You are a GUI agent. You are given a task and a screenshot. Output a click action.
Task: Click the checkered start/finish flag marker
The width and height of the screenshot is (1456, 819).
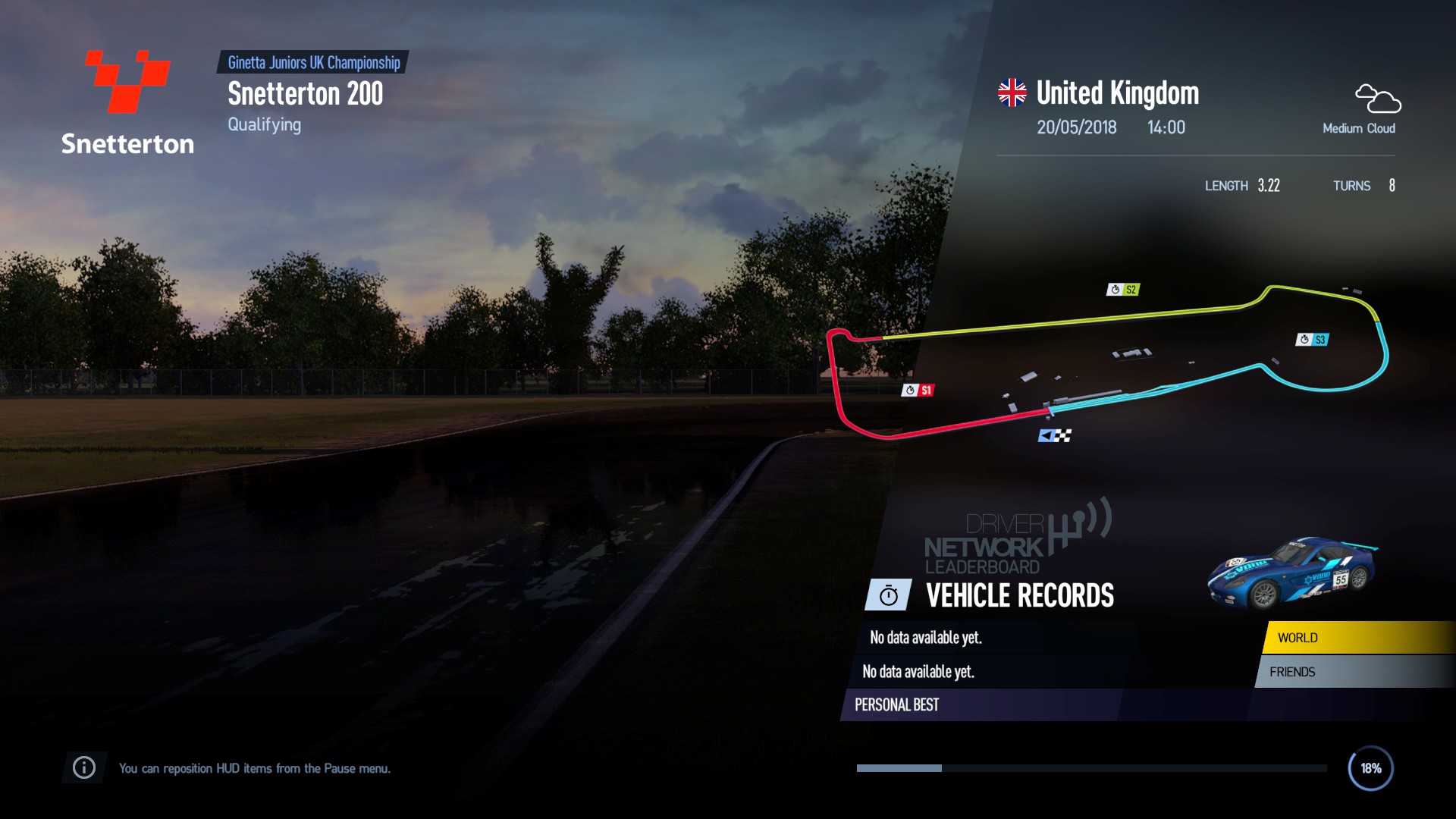pos(1055,435)
